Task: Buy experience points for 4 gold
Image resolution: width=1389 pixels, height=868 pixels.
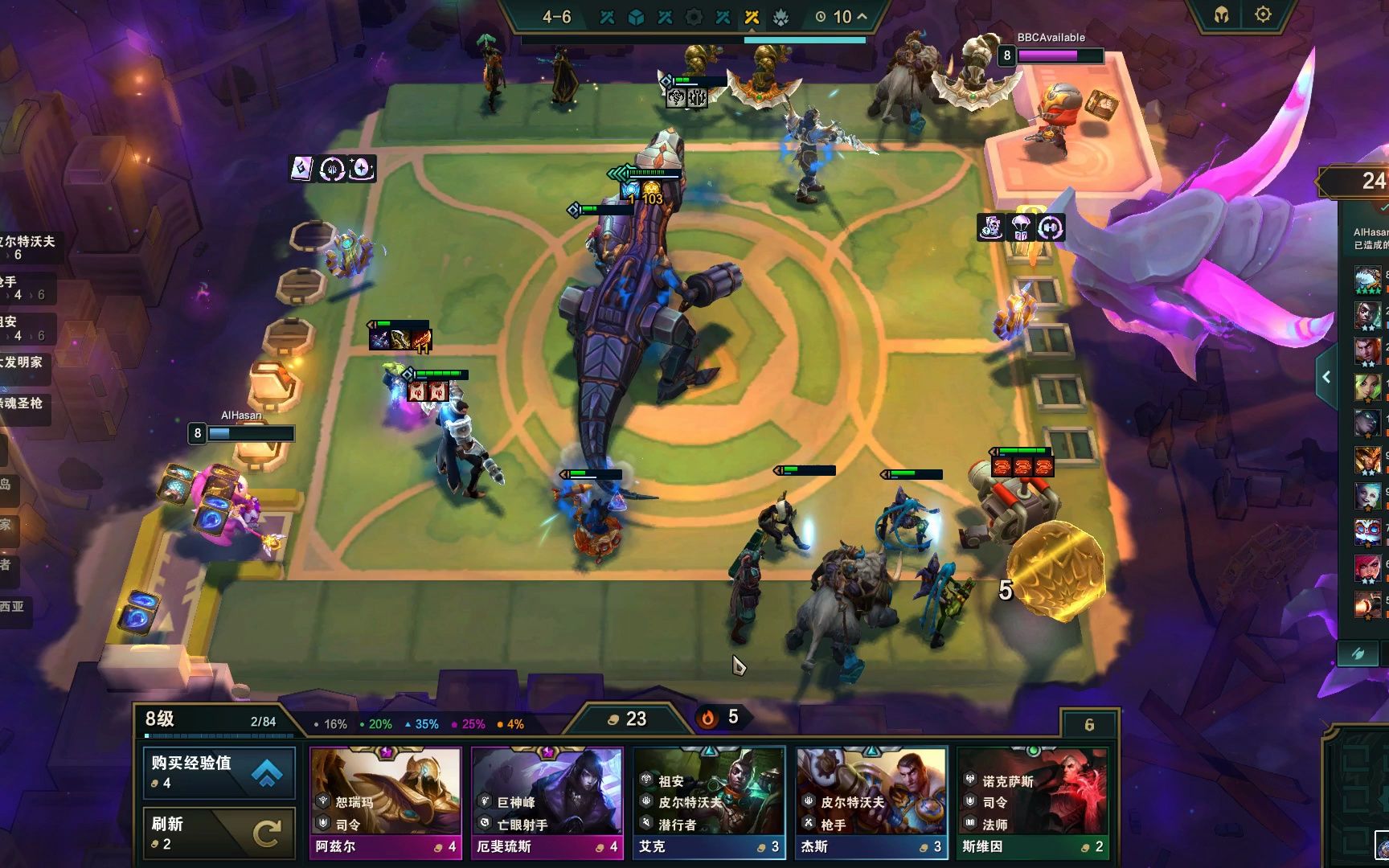Action: point(219,772)
